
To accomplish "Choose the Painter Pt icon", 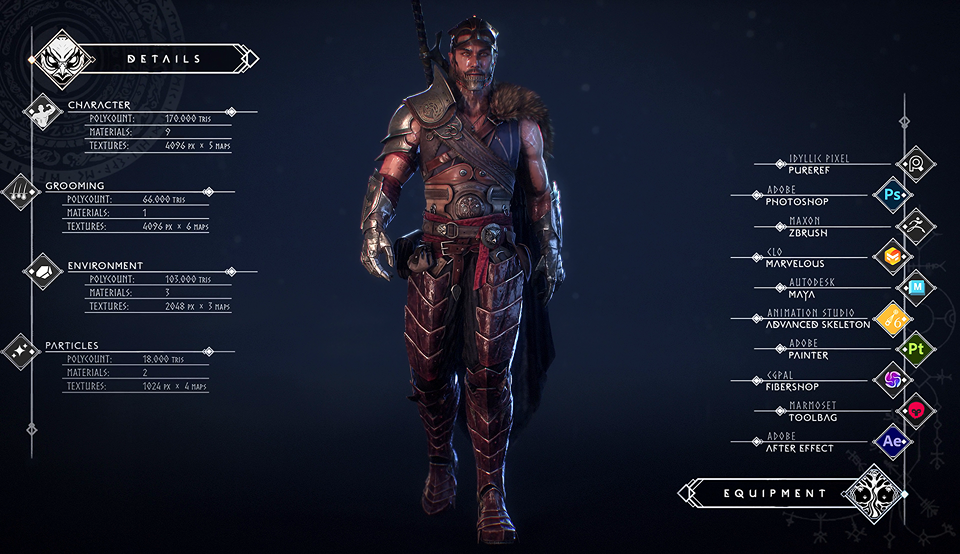I will (915, 349).
